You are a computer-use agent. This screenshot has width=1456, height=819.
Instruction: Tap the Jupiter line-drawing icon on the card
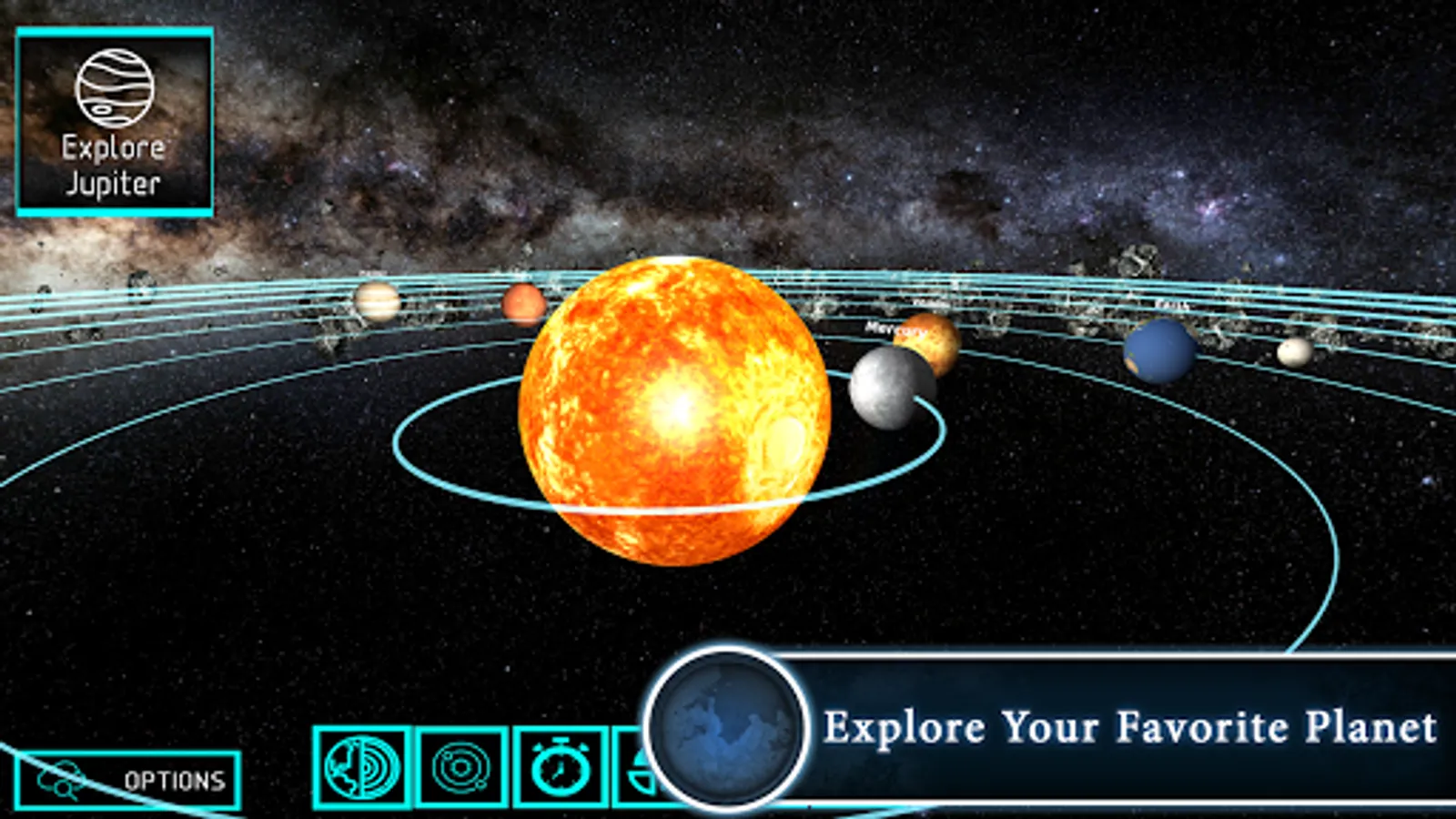[116, 86]
